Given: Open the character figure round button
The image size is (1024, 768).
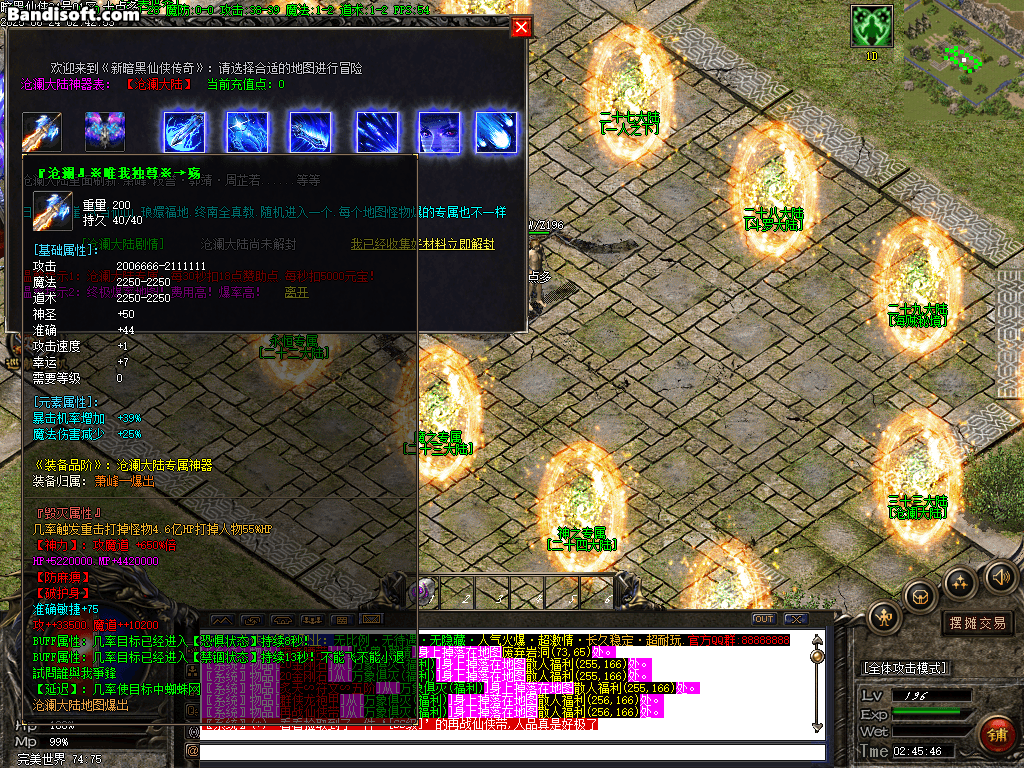Looking at the screenshot, I should pyautogui.click(x=884, y=617).
